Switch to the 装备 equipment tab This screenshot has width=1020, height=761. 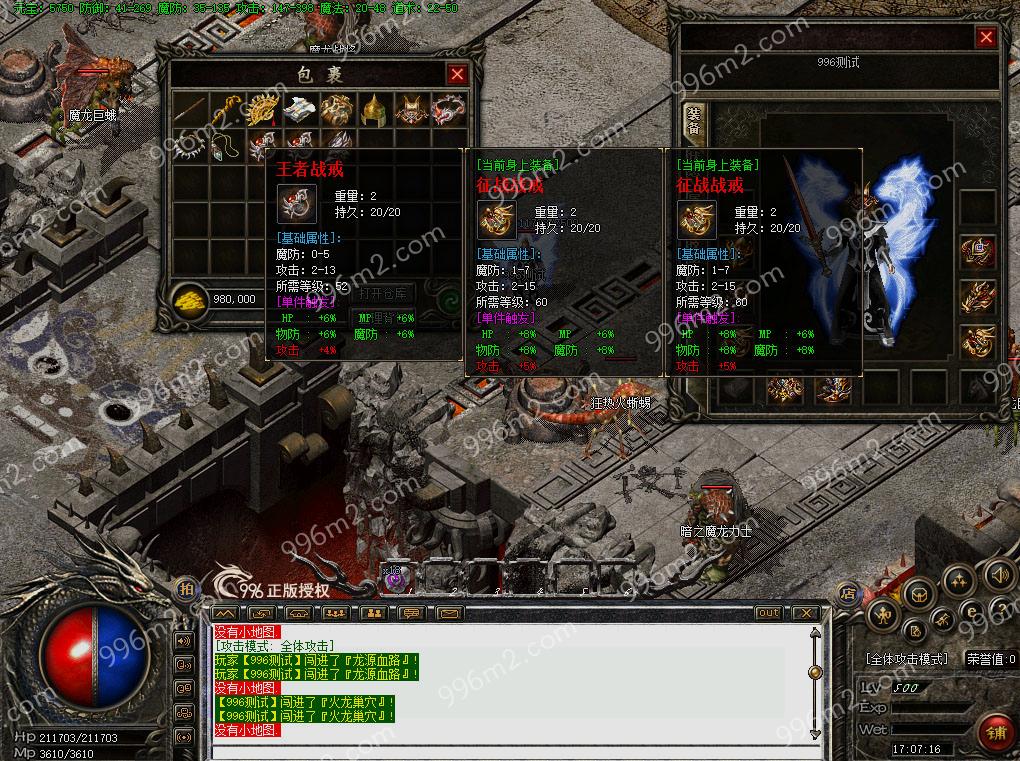(693, 120)
